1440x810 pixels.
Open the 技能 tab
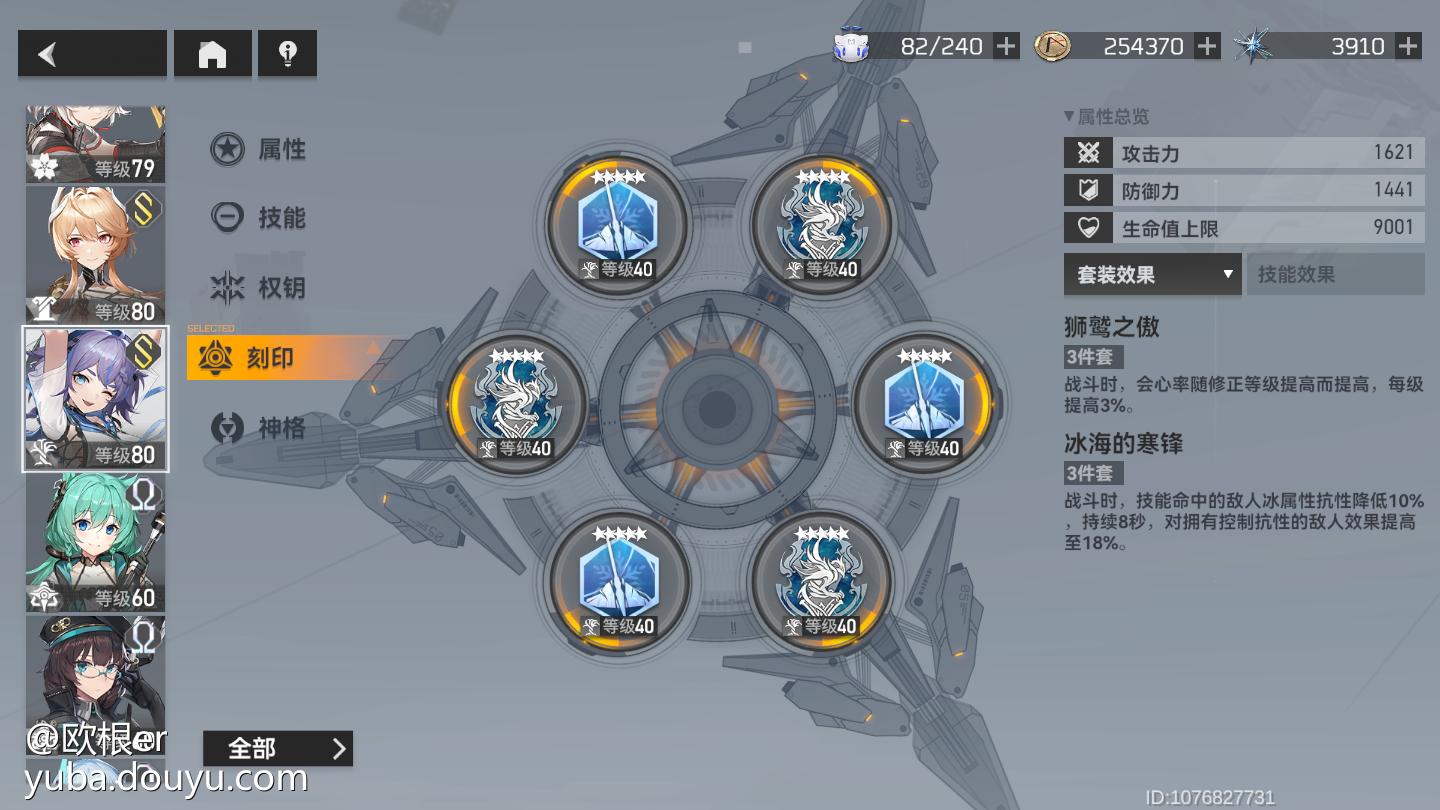click(x=259, y=218)
